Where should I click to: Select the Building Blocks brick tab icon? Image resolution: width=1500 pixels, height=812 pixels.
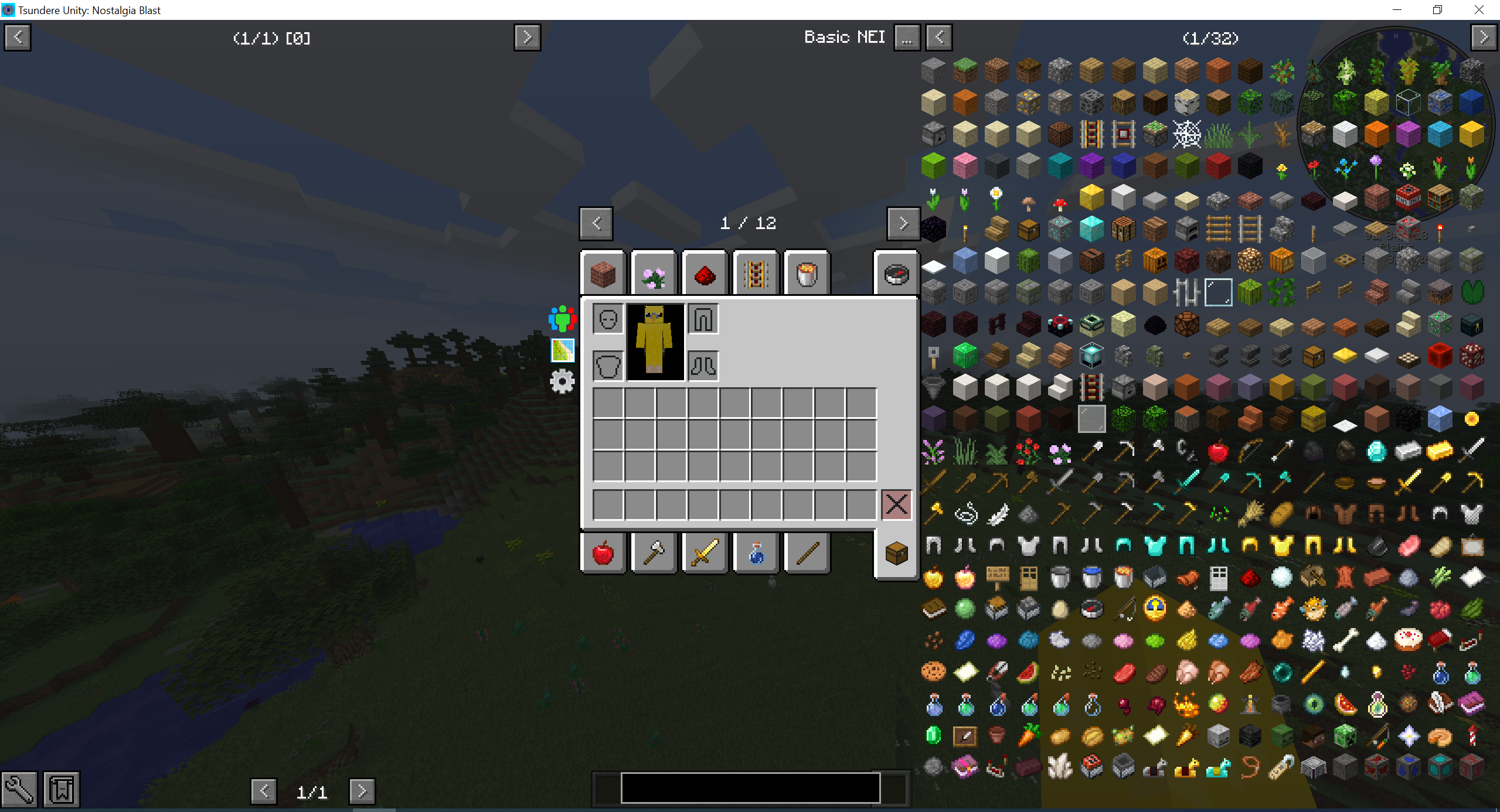coord(602,272)
